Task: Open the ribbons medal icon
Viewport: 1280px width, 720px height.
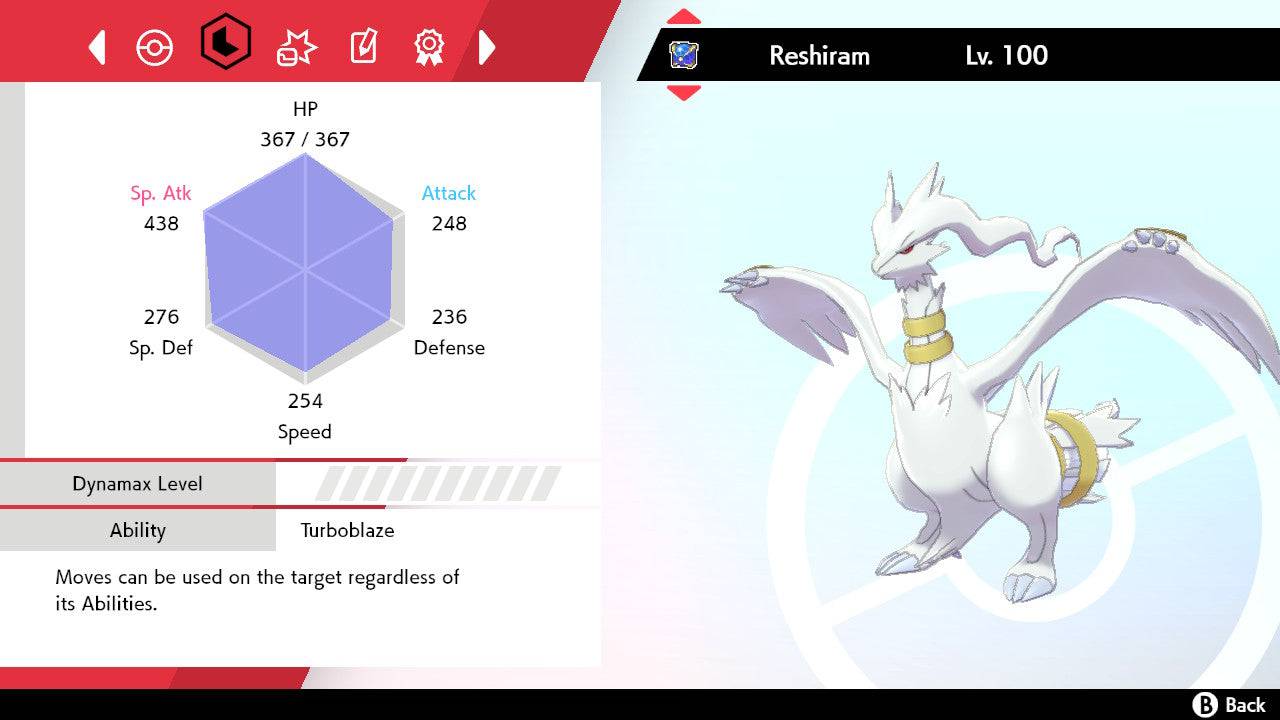Action: 428,45
